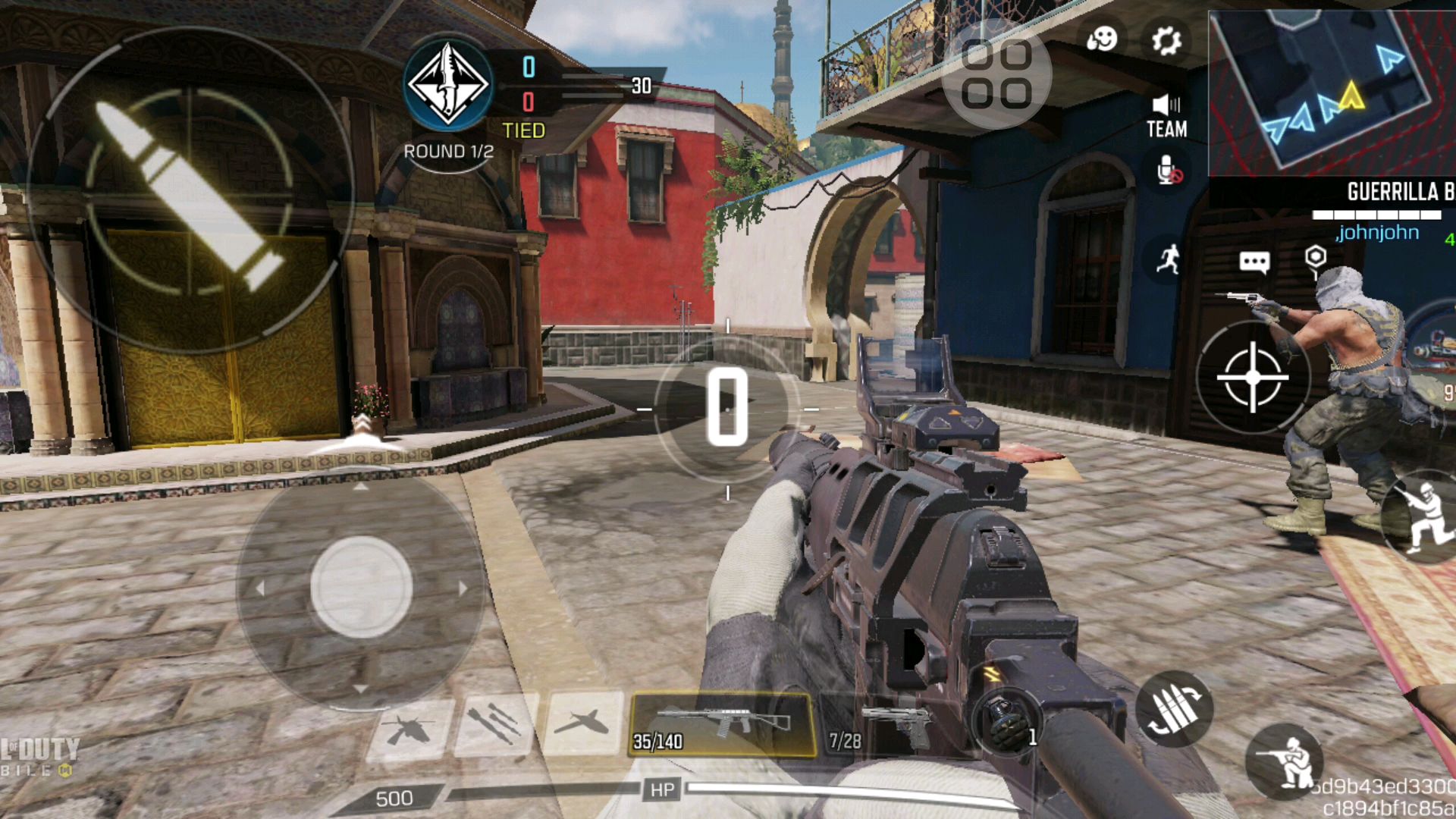Image resolution: width=1456 pixels, height=819 pixels.
Task: Toggle the TEAM voice speaker
Action: (1166, 117)
